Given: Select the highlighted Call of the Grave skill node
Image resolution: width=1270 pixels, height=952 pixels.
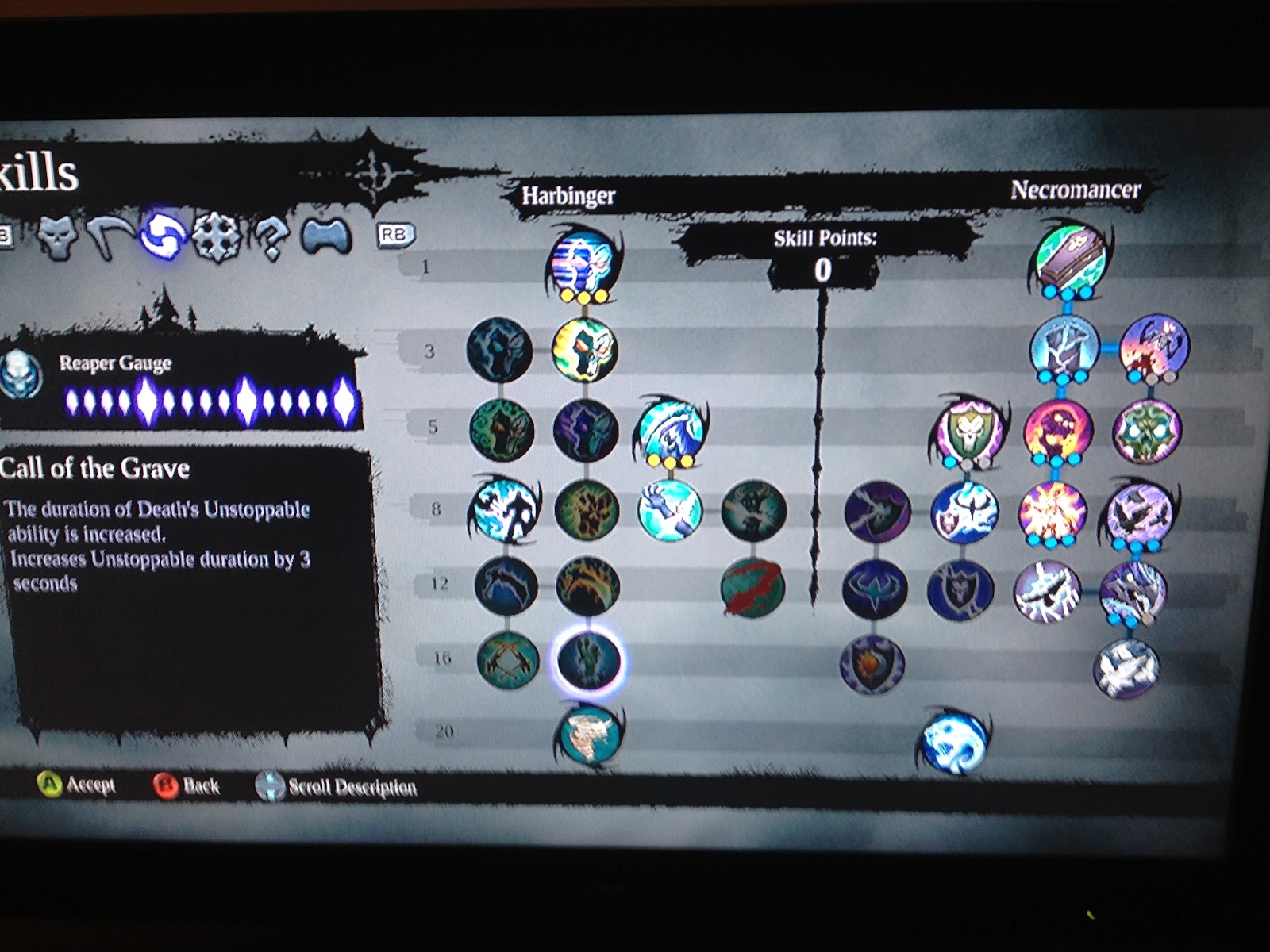Looking at the screenshot, I should [589, 662].
